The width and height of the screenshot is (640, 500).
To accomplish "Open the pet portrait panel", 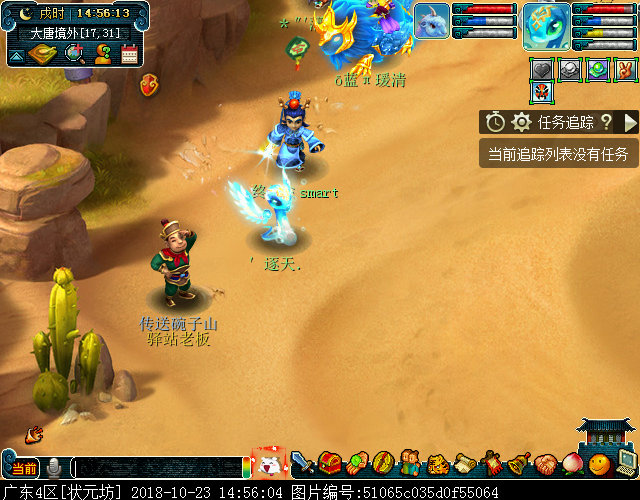I will [431, 21].
